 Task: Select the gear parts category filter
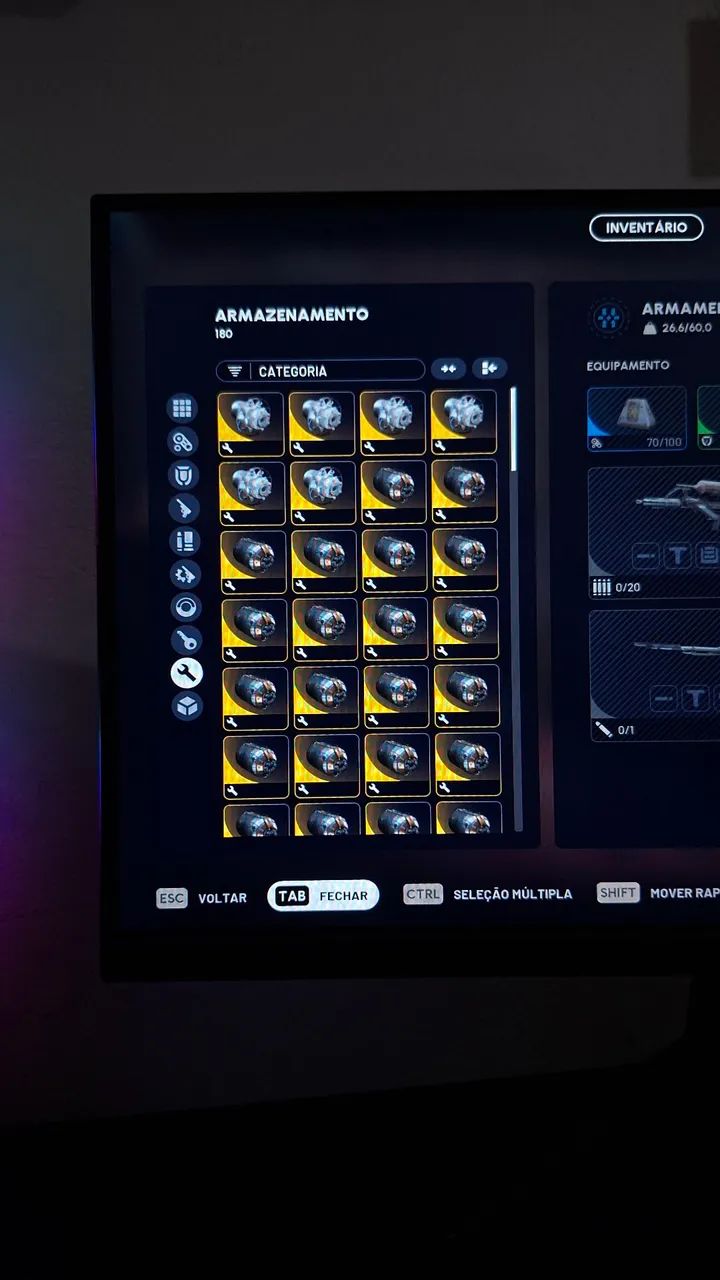pyautogui.click(x=185, y=575)
